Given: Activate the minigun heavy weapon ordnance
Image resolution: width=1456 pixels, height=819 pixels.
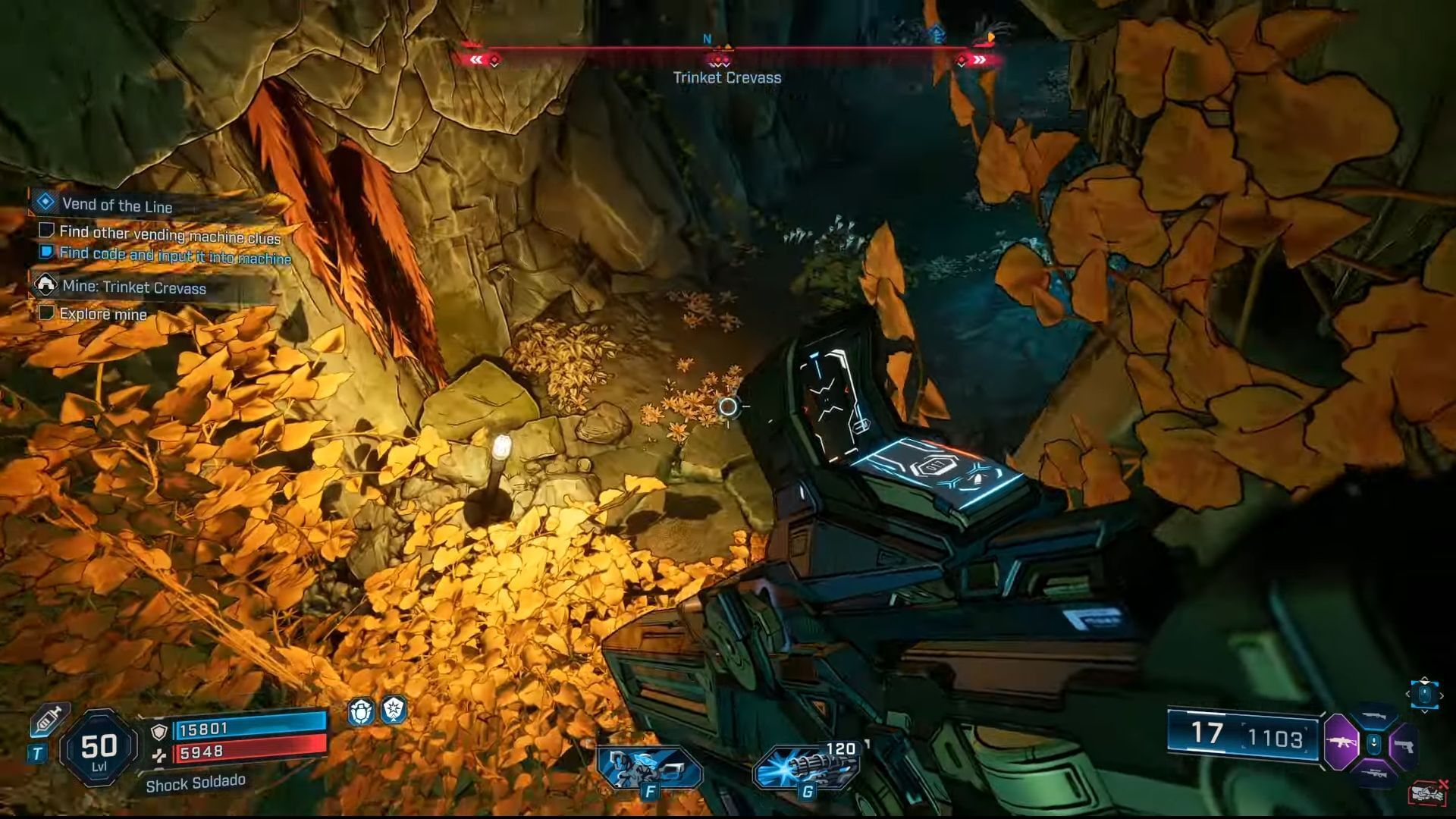Looking at the screenshot, I should (x=805, y=766).
